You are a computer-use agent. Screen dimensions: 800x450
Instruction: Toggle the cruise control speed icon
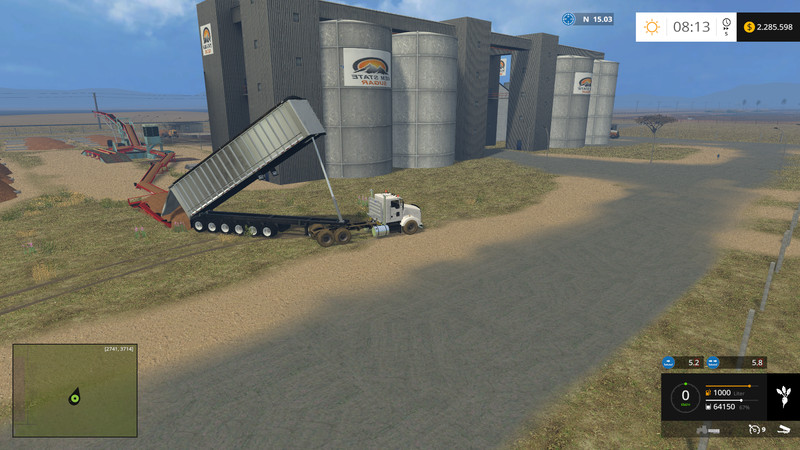pos(753,430)
